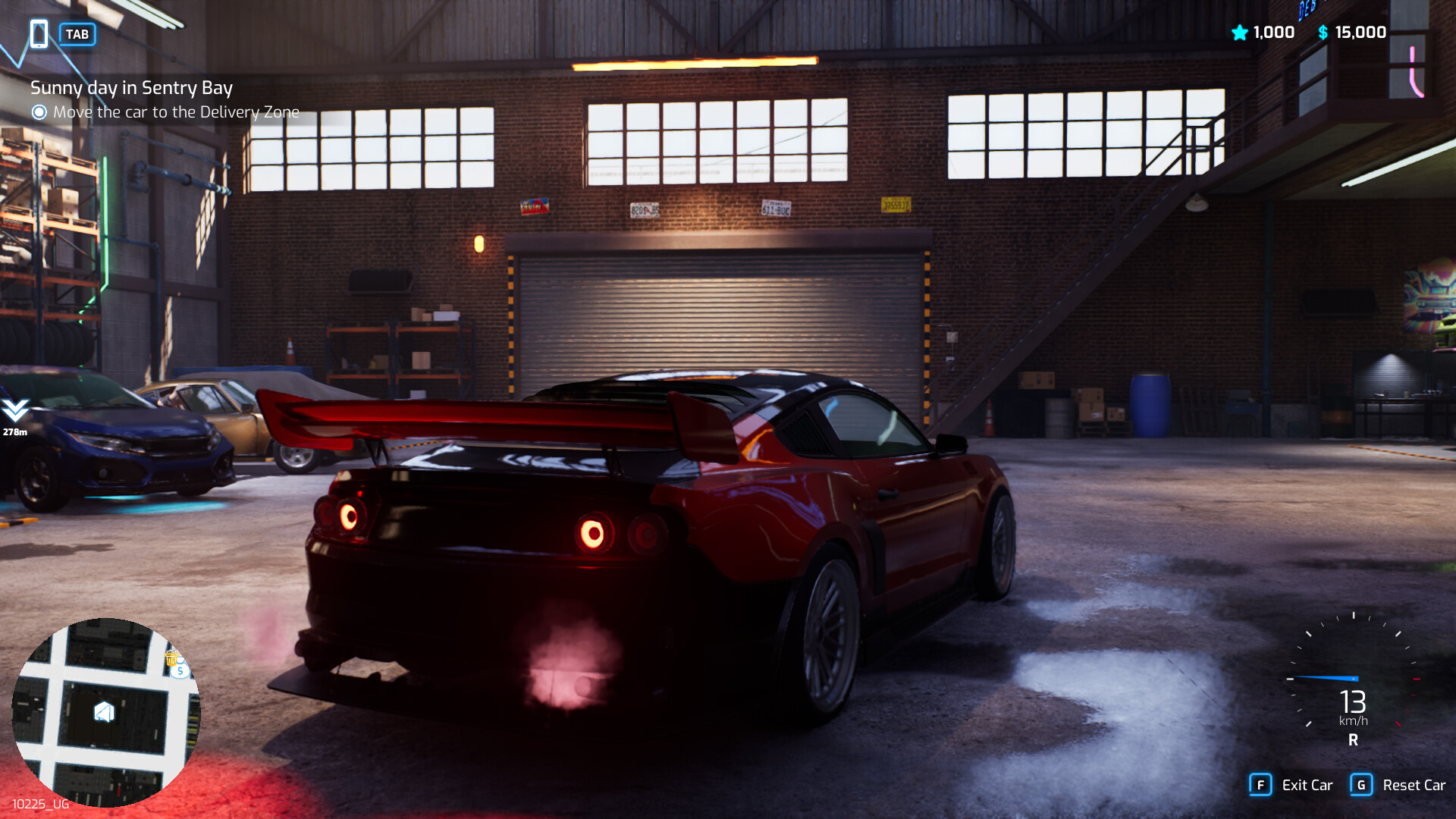The width and height of the screenshot is (1456, 819).
Task: Click the yellow trophy marker on the minimap
Action: tap(171, 658)
